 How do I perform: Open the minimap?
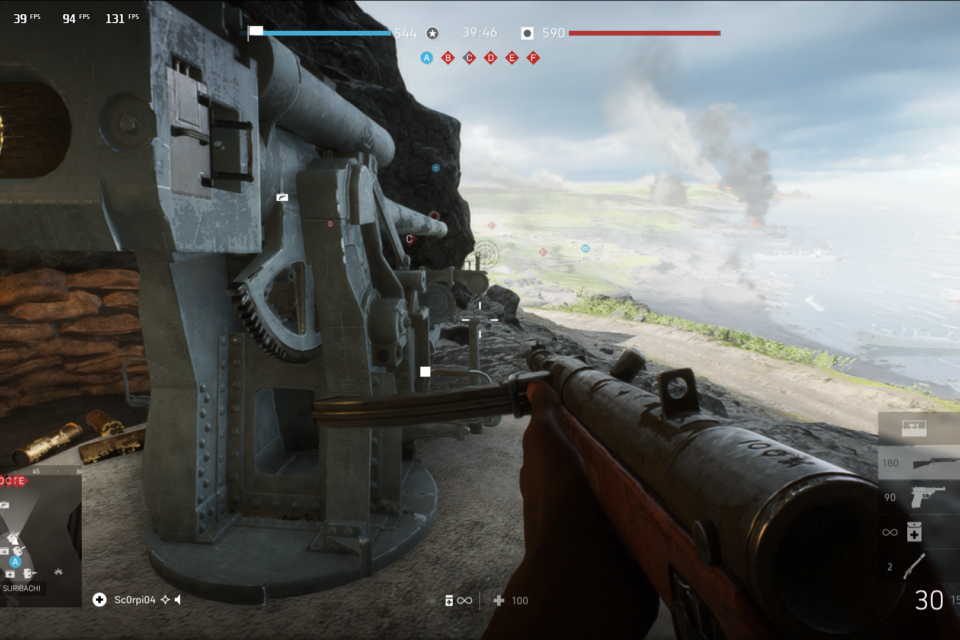point(40,538)
